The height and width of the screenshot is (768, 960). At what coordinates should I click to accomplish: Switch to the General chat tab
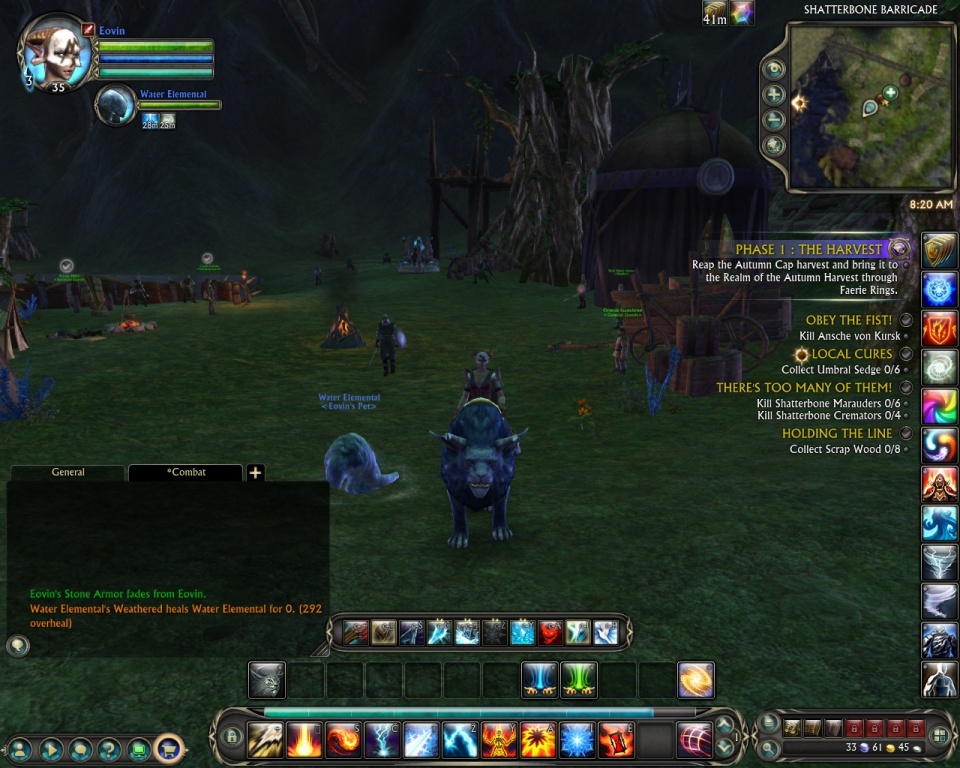click(x=68, y=472)
